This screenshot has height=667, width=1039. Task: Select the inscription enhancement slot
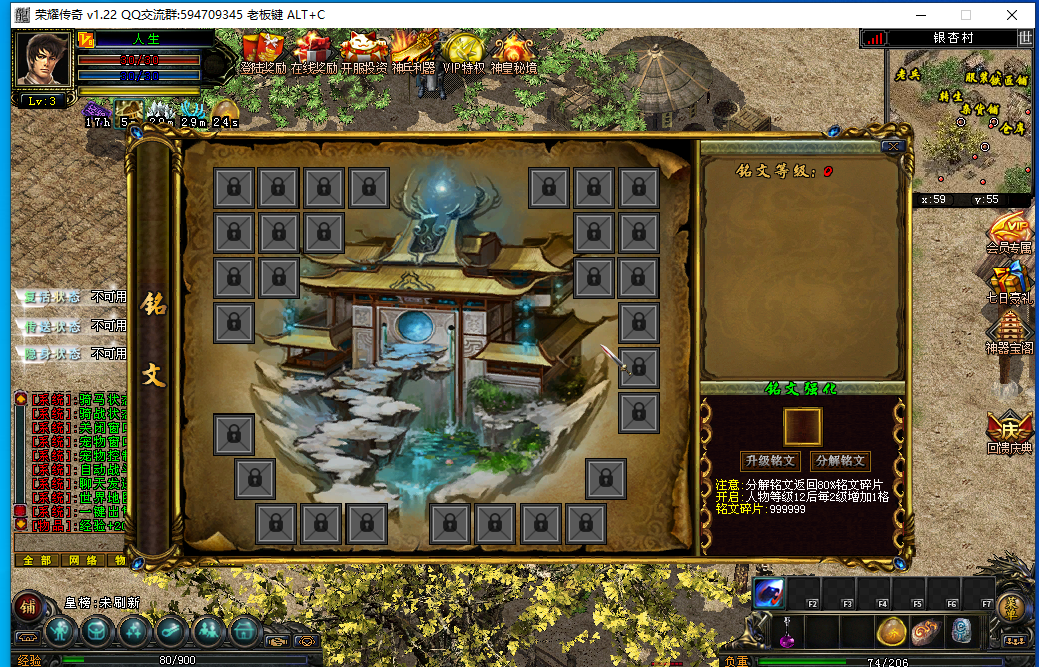click(802, 426)
